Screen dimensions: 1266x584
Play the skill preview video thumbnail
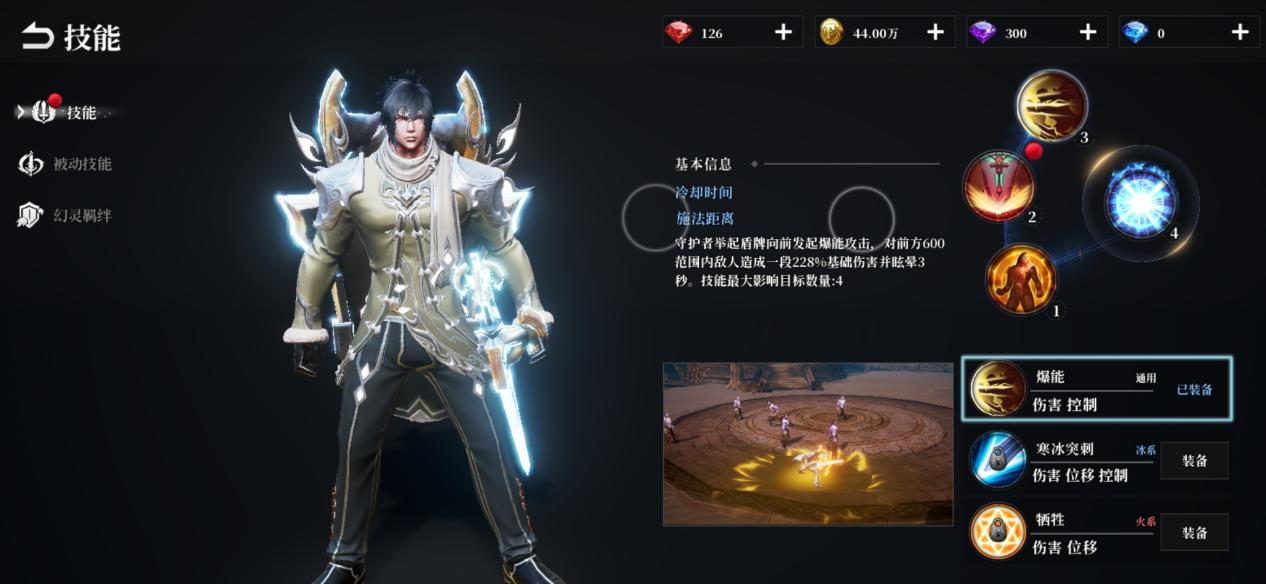point(808,444)
